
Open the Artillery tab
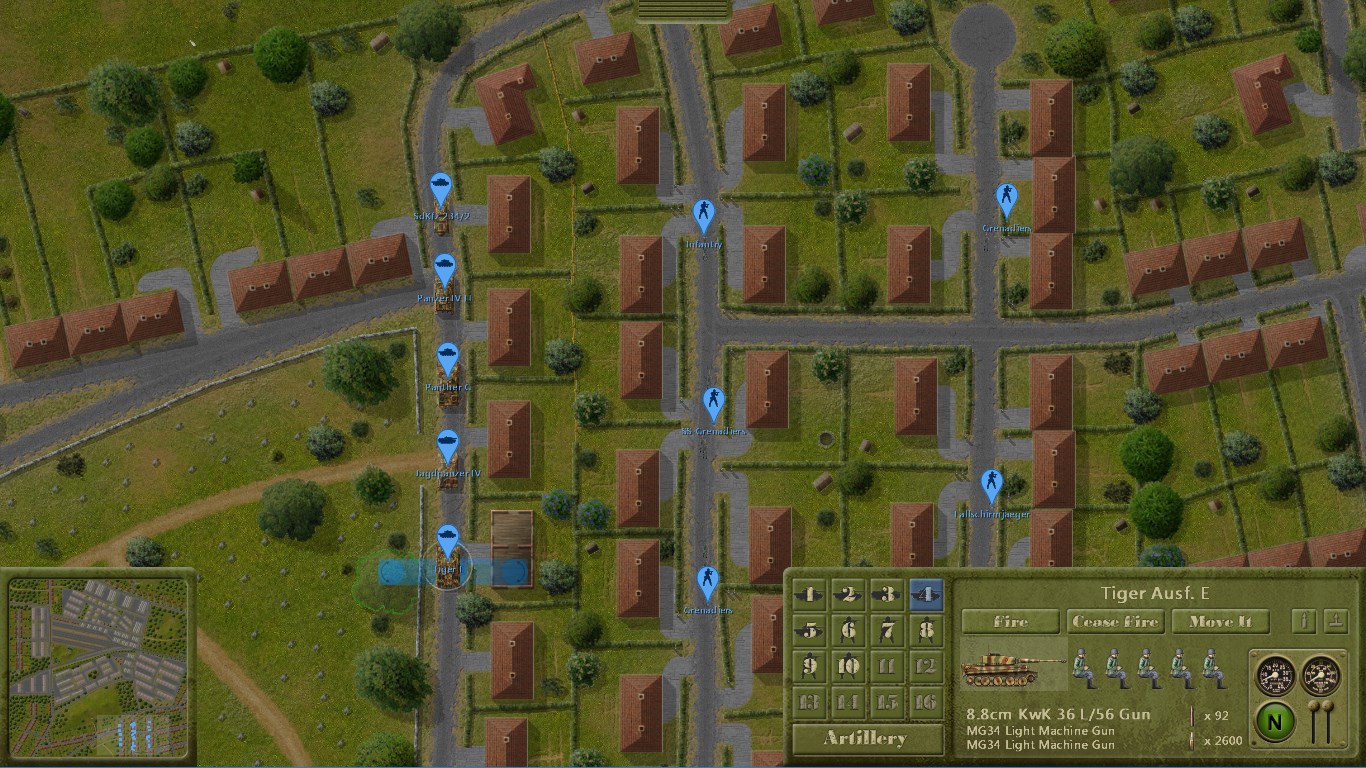pos(865,738)
